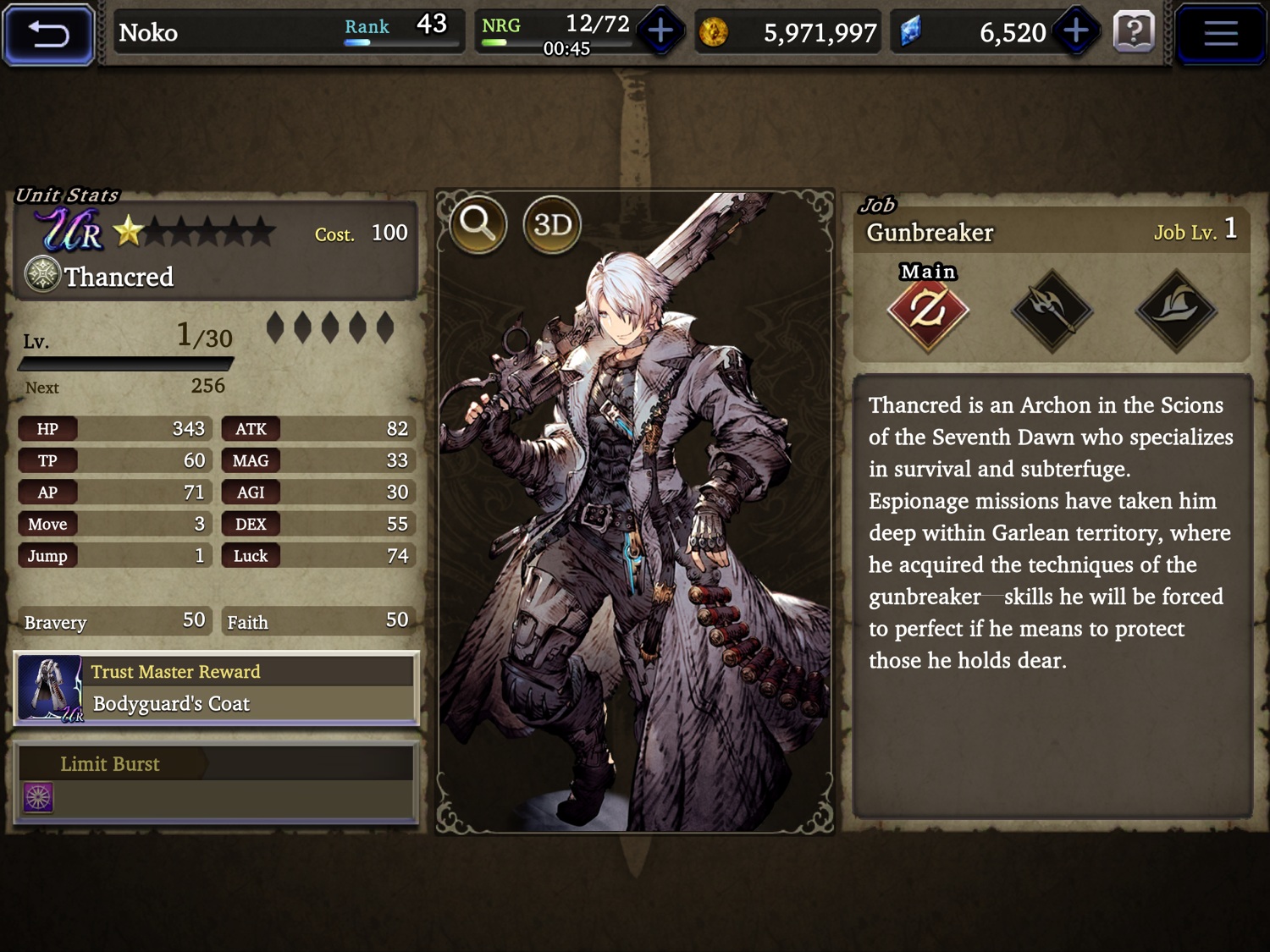Select the feathered hat sub-job icon
The width and height of the screenshot is (1270, 952).
tap(1175, 310)
